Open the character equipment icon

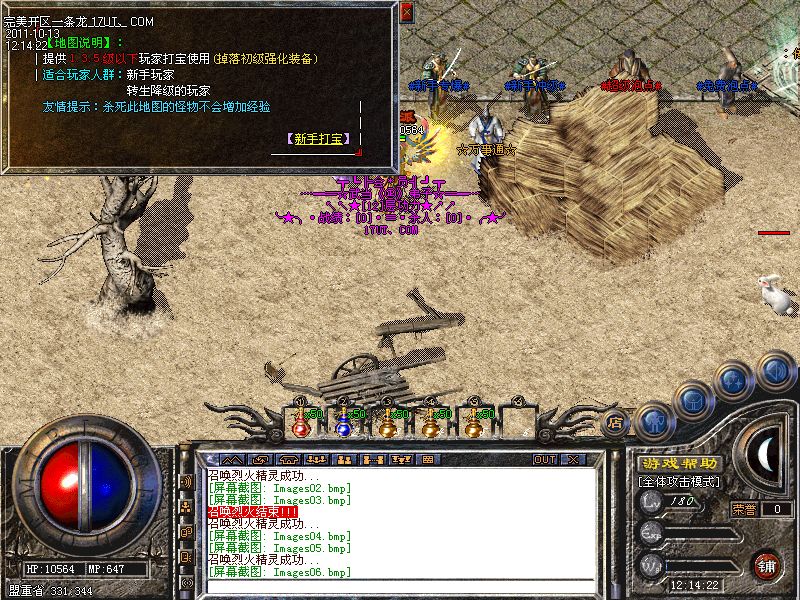point(652,419)
